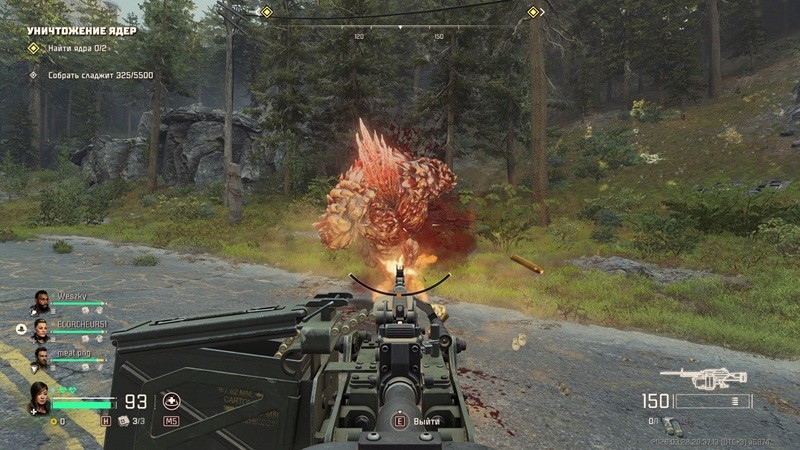Image resolution: width=800 pixels, height=450 pixels.
Task: Select the "Найти ядра" objective in the tracker
Action: (x=76, y=48)
